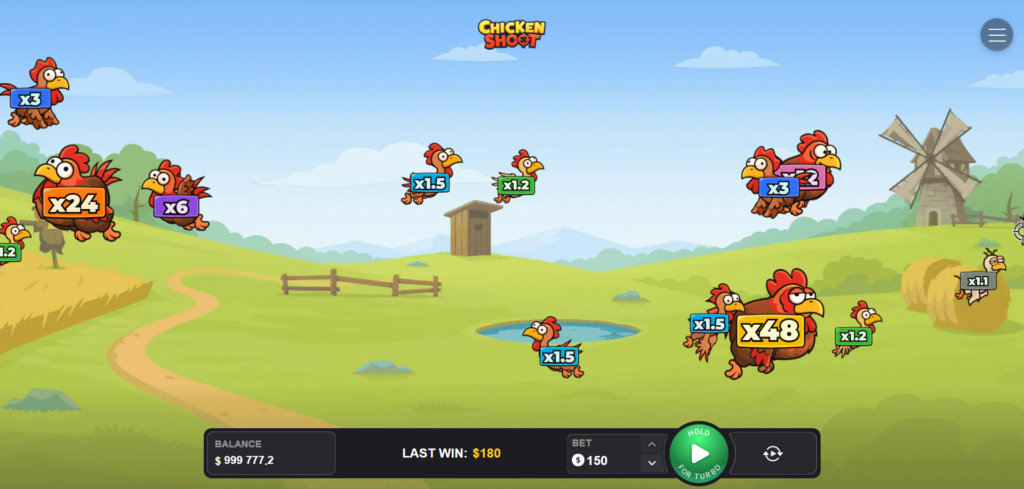Viewport: 1024px width, 489px height.
Task: Open the hamburger menu
Action: coord(996,35)
